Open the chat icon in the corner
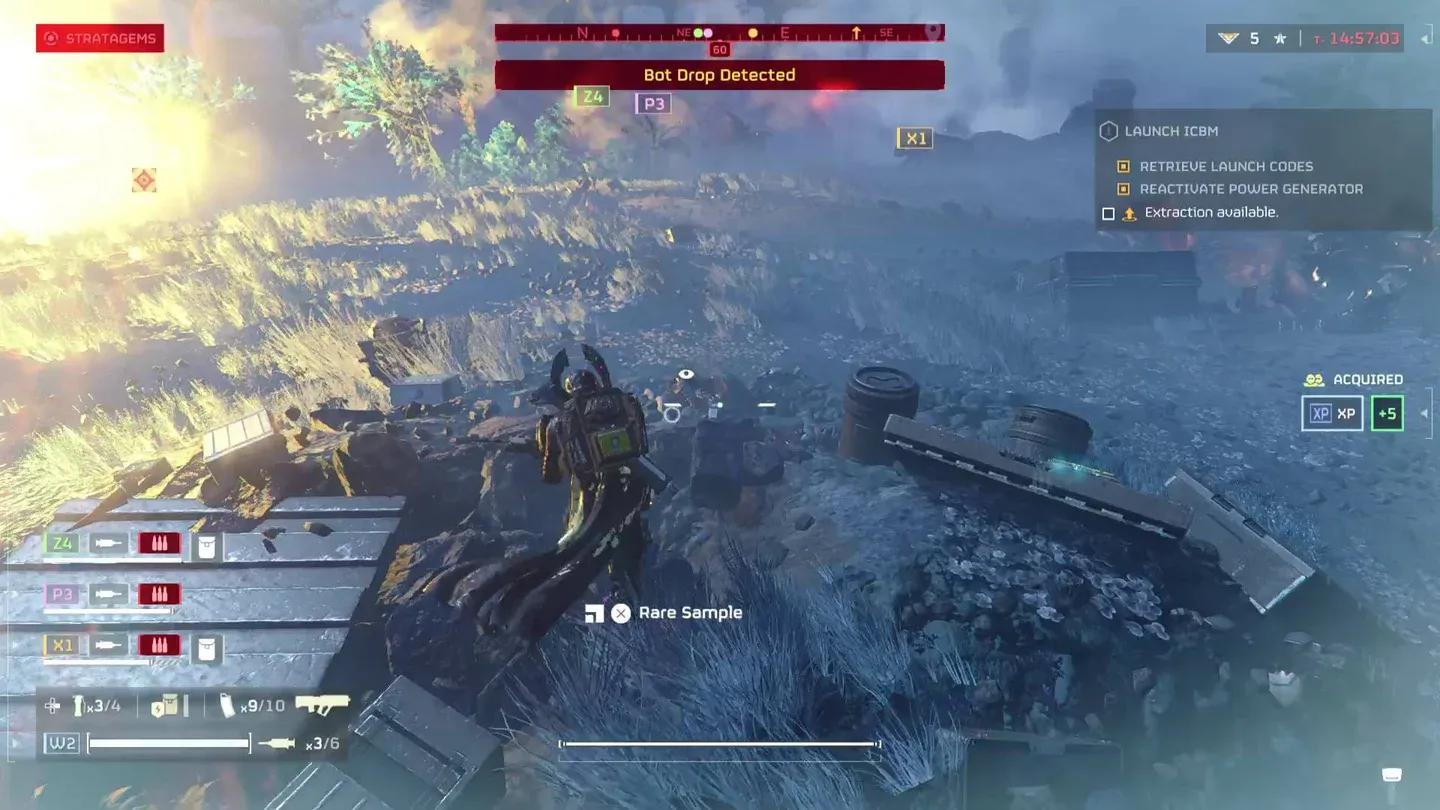 point(1391,775)
